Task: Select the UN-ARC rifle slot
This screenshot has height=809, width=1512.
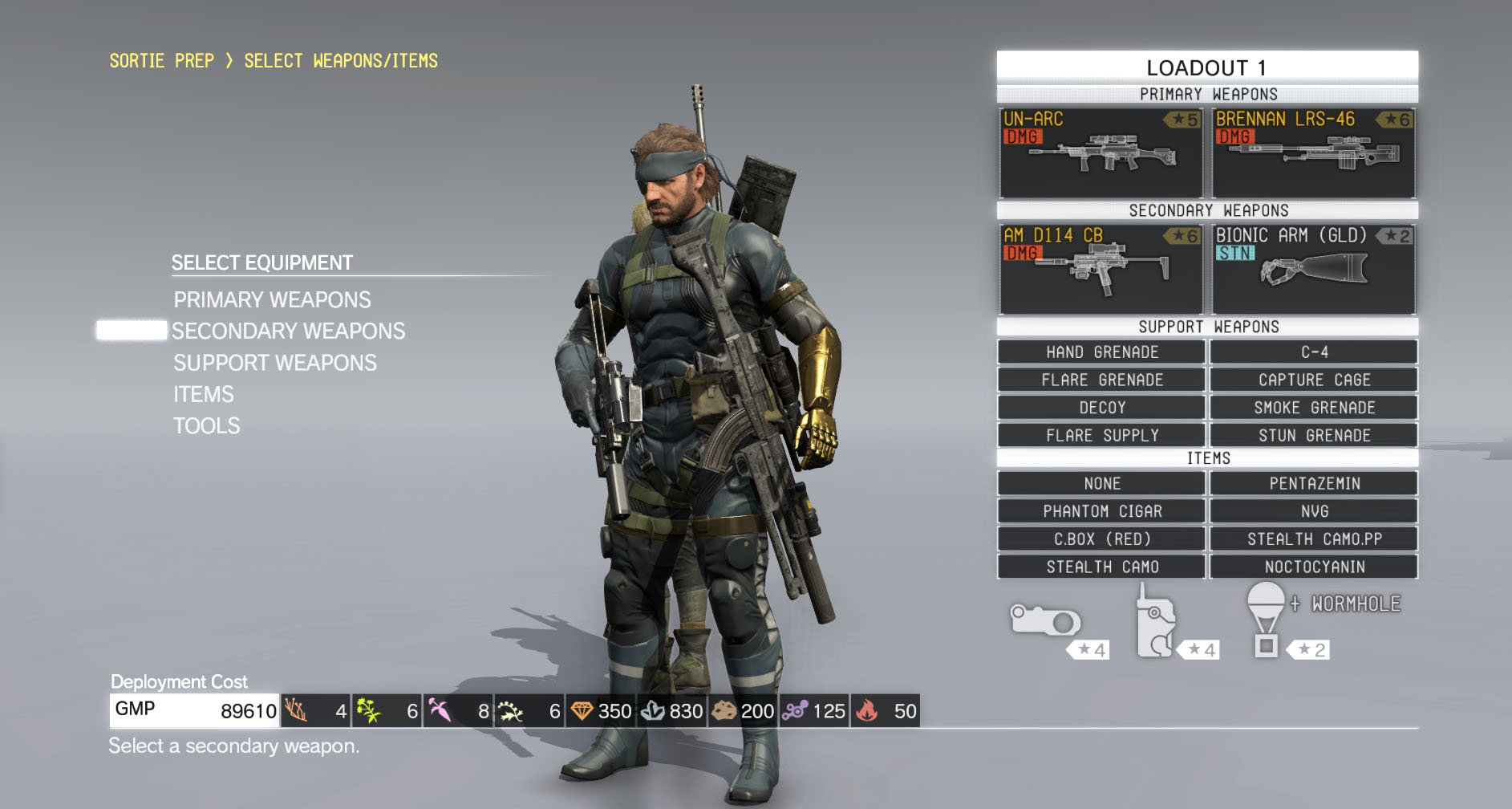Action: tap(1101, 153)
